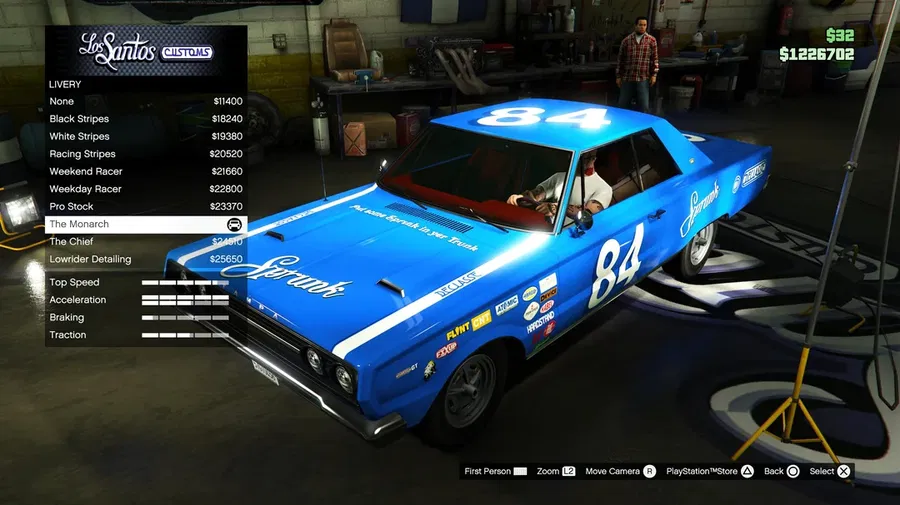Choose the Weekend Racer livery
900x505 pixels.
[145, 171]
